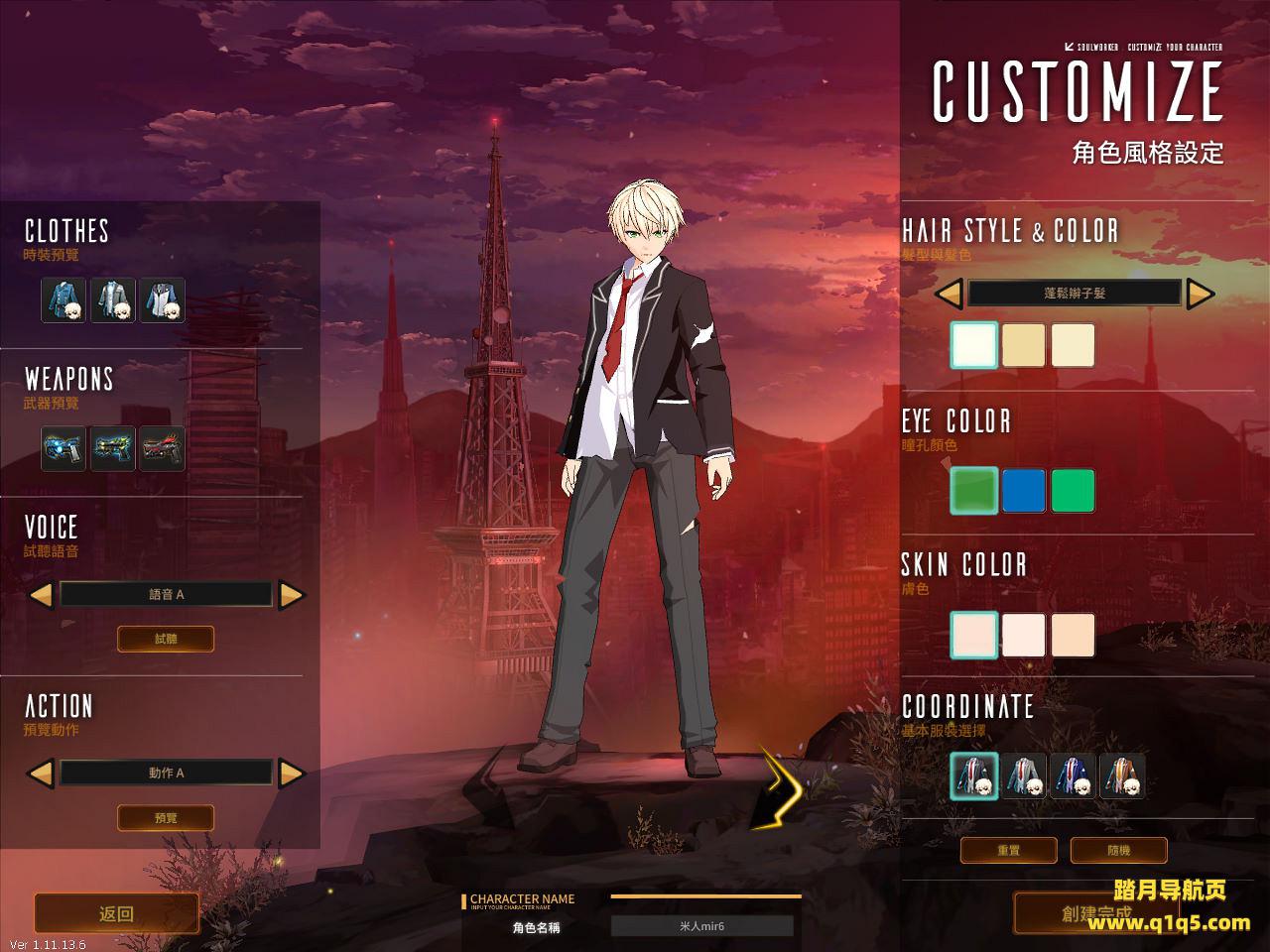1270x952 pixels.
Task: Choose the first skin color swatch
Action: [x=974, y=635]
